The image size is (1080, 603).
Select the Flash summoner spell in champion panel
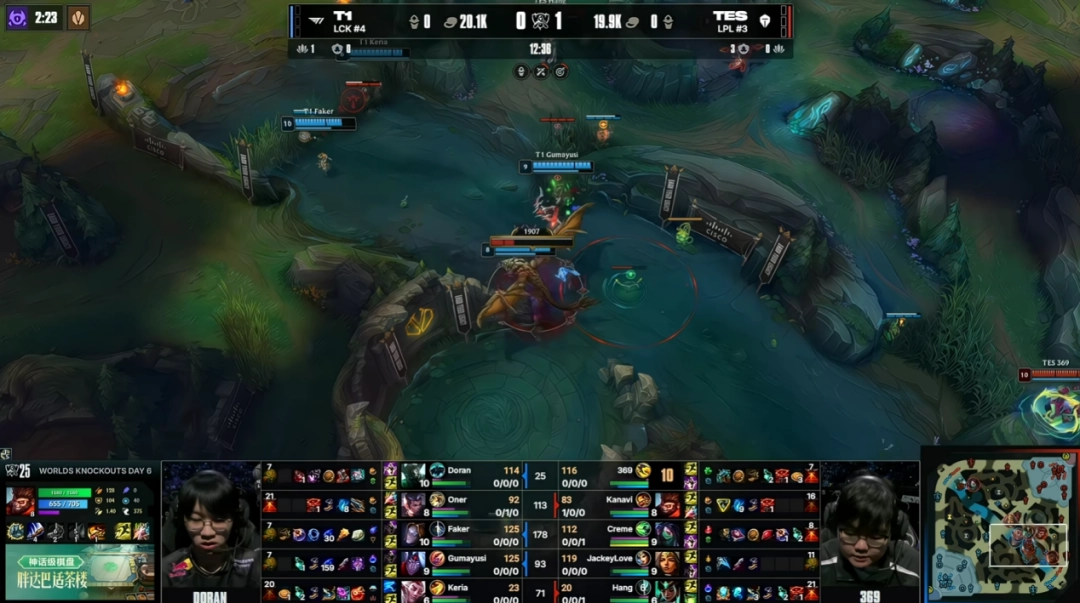point(123,532)
